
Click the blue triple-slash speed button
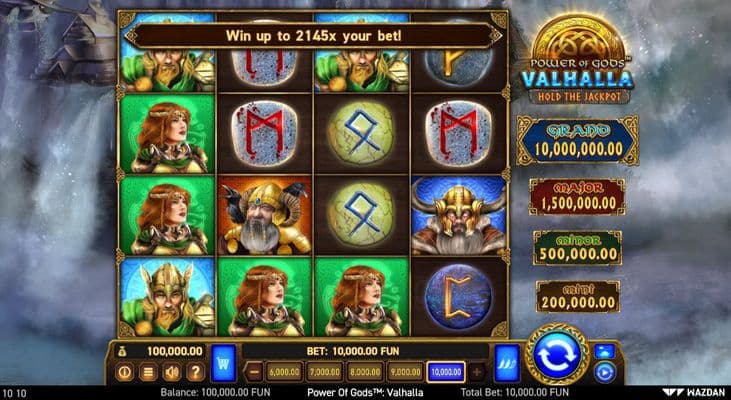point(506,357)
